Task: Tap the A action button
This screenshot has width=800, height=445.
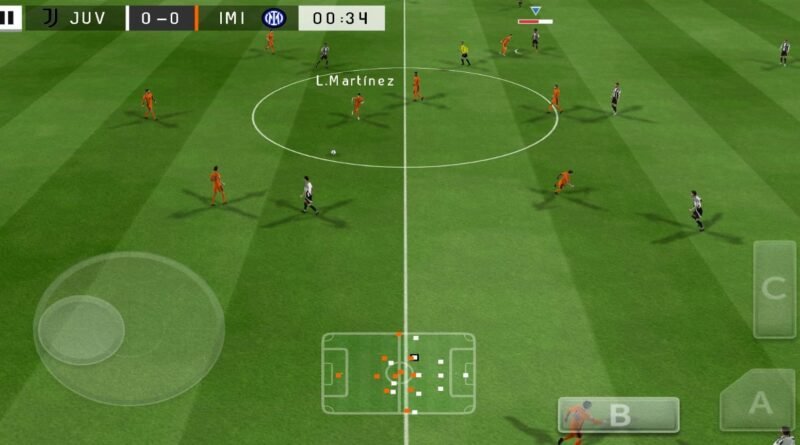Action: [x=758, y=402]
